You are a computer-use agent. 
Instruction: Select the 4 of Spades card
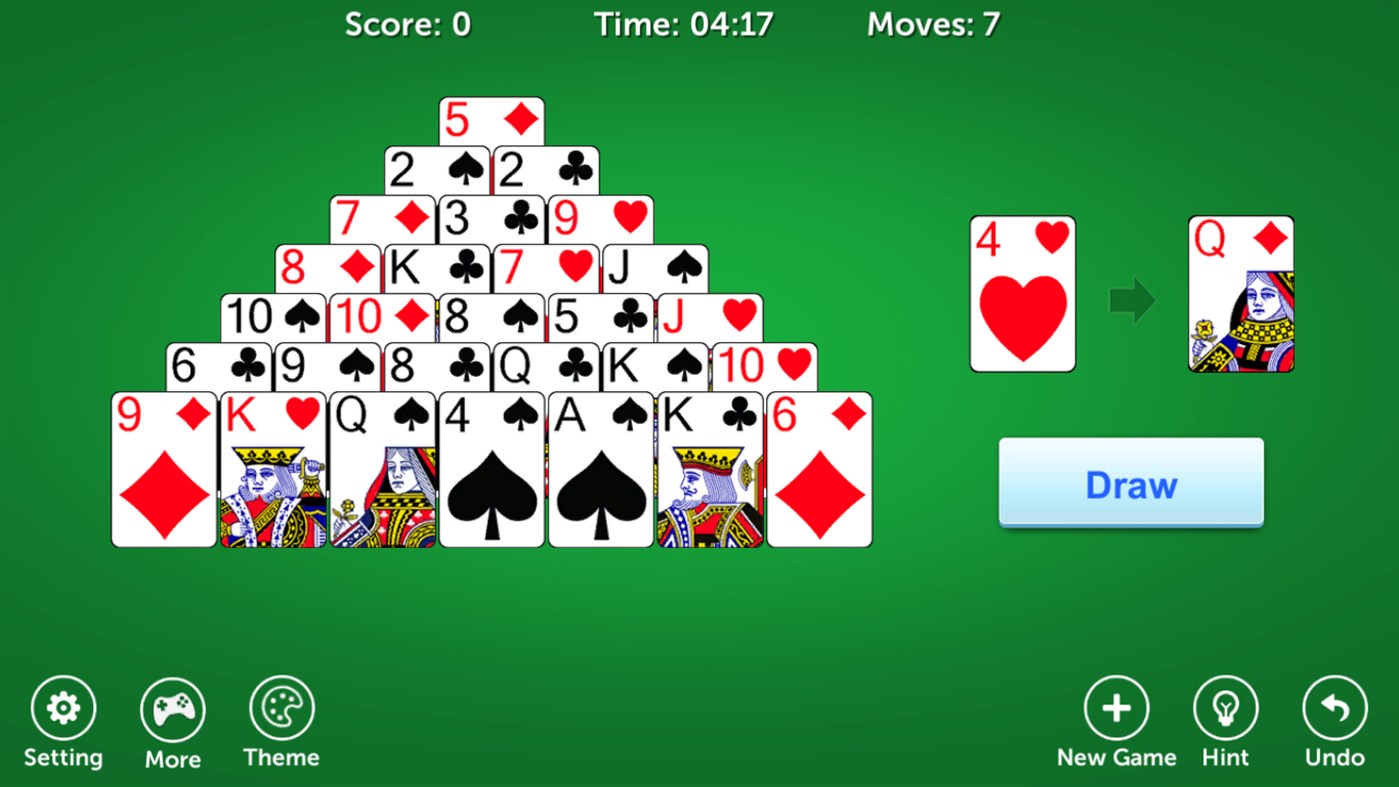tap(491, 468)
